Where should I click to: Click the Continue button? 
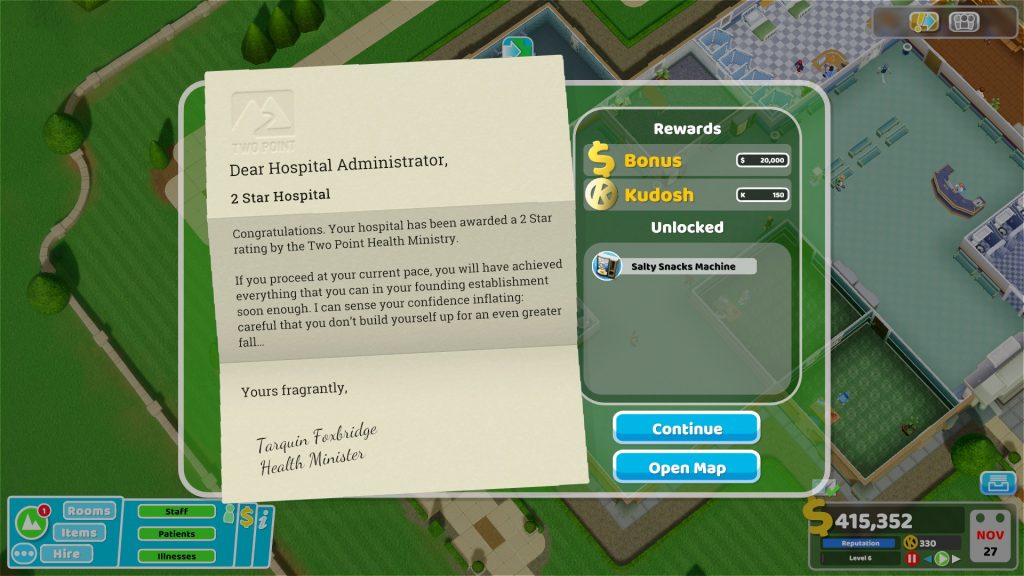(686, 428)
